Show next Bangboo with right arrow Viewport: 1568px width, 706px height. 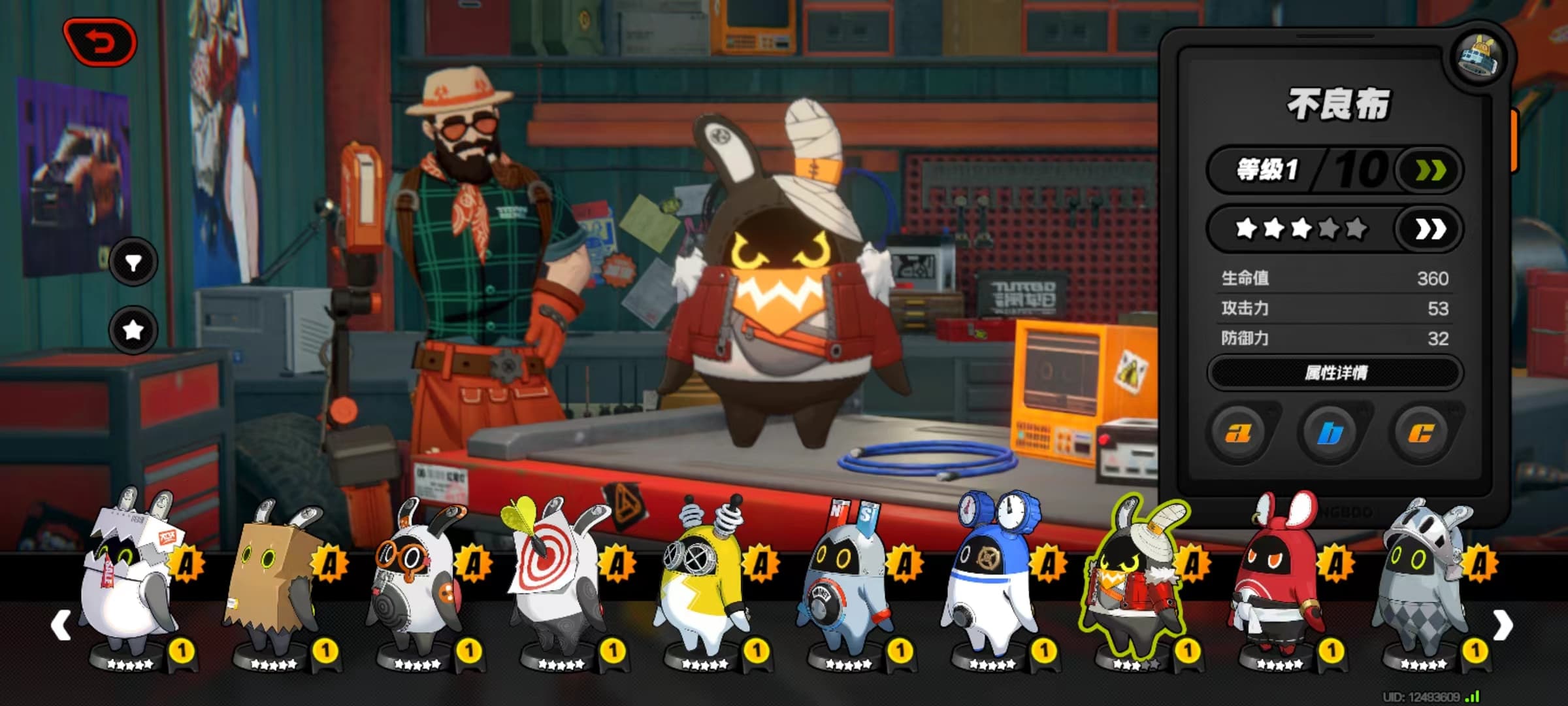point(1503,626)
